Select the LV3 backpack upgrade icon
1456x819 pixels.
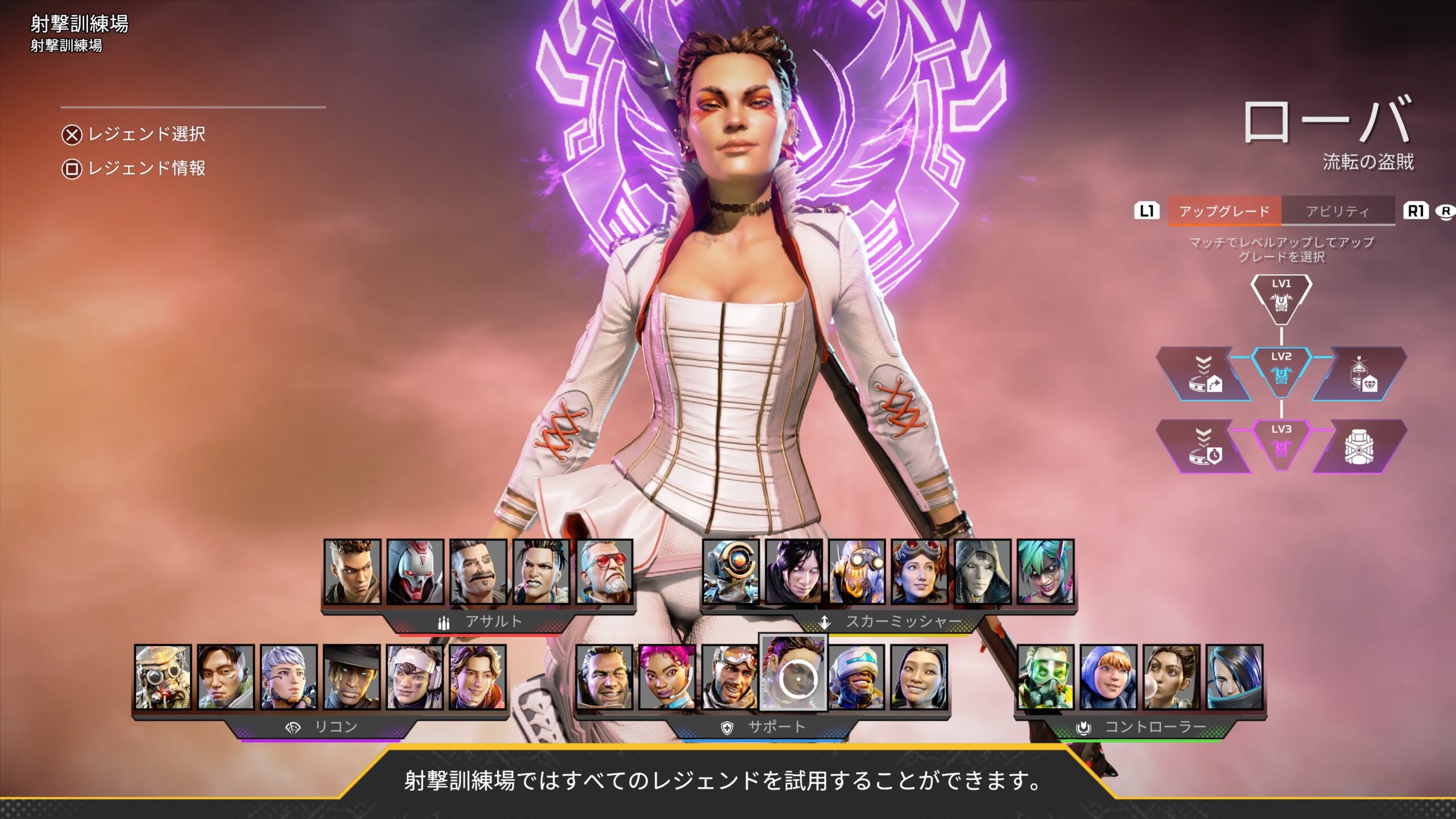tap(1359, 447)
